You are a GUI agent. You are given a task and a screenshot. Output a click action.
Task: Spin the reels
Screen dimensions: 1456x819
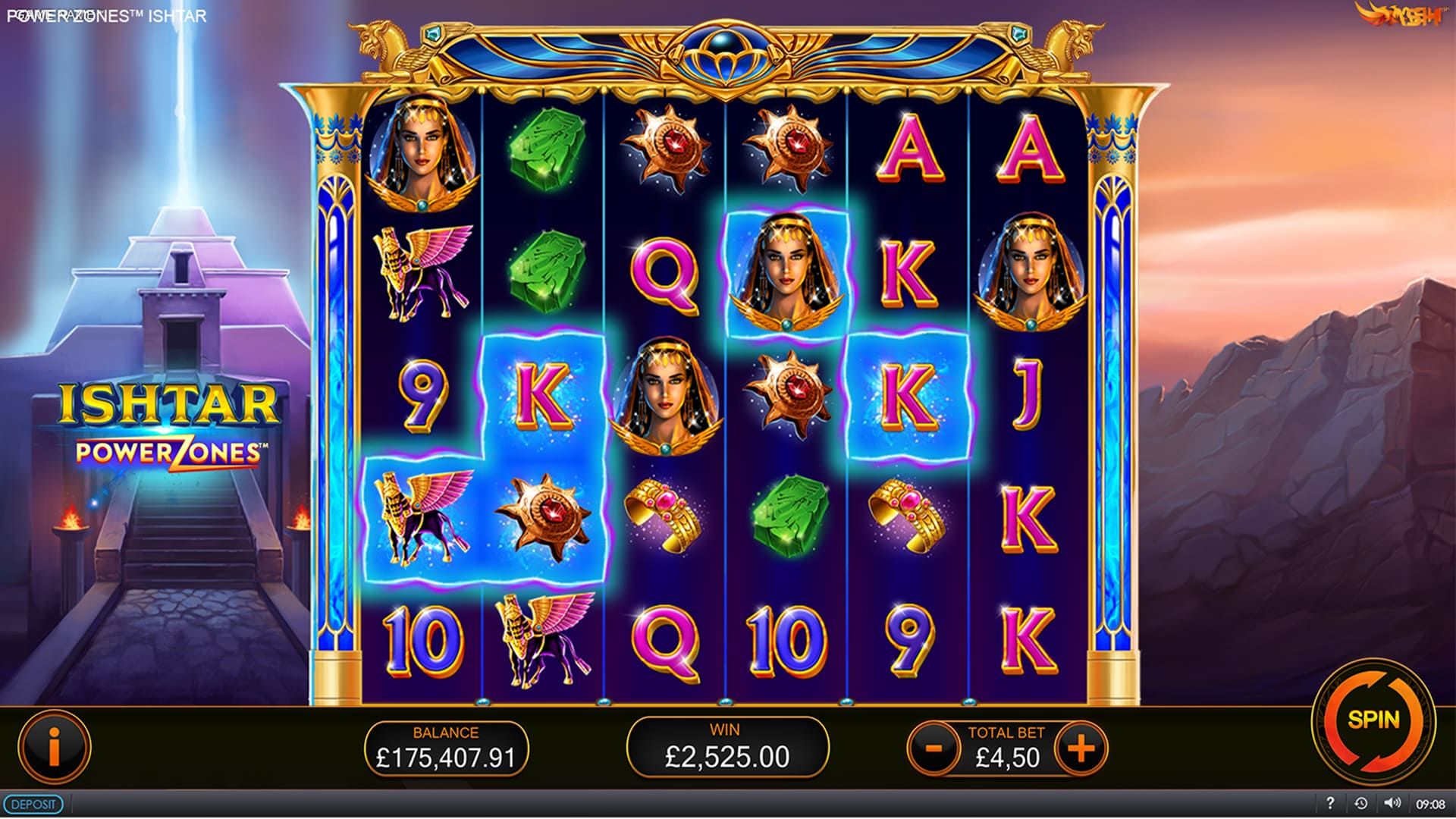coord(1373,719)
